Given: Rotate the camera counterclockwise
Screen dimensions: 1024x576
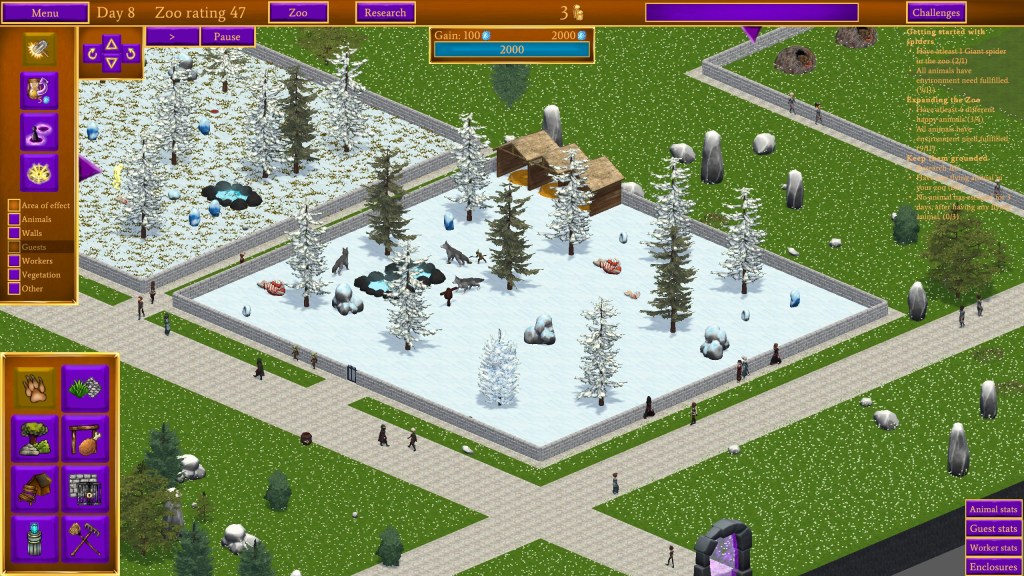Looking at the screenshot, I should click(x=92, y=54).
